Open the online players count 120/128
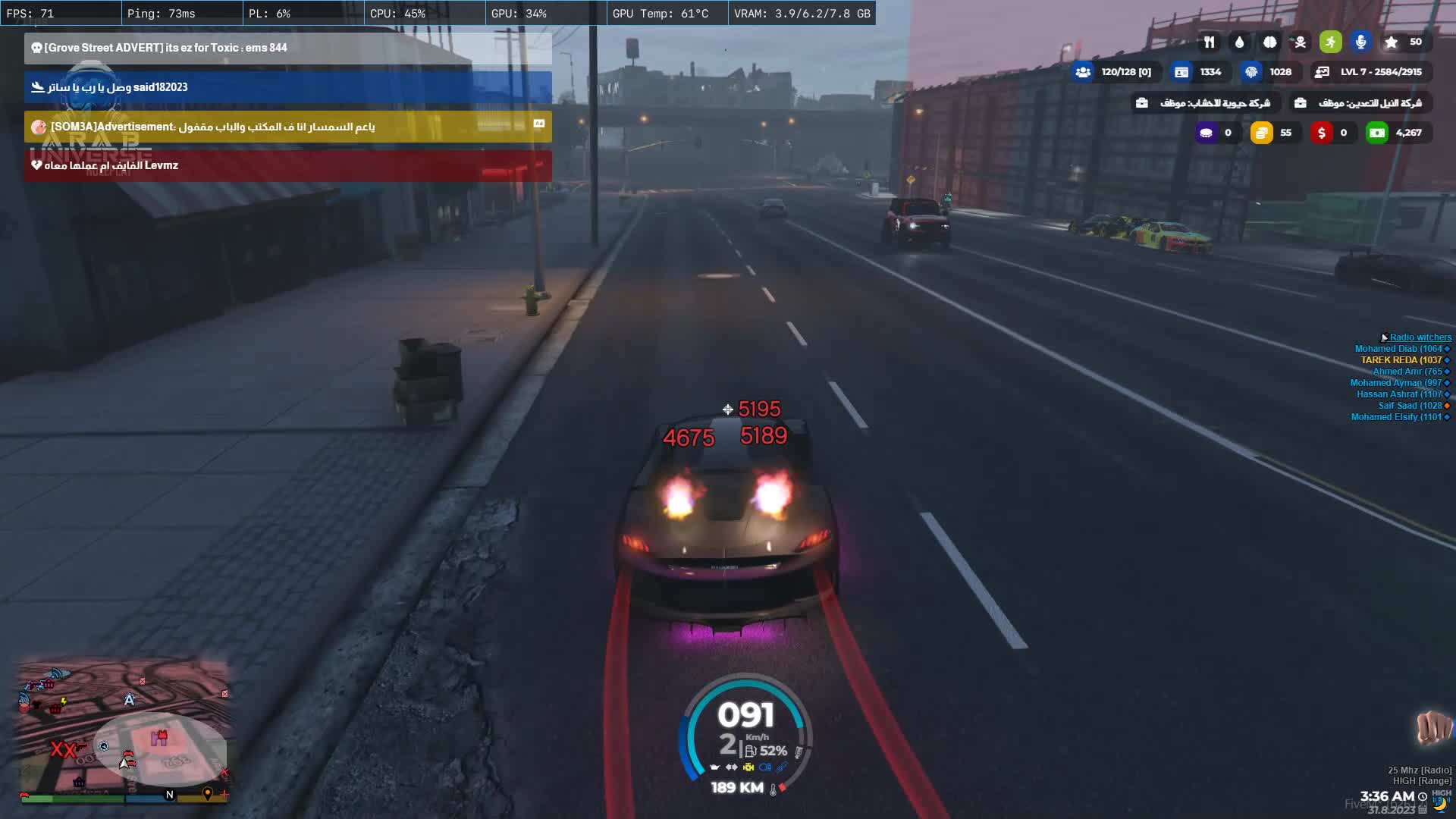Screen dimensions: 1456x819 (1114, 72)
